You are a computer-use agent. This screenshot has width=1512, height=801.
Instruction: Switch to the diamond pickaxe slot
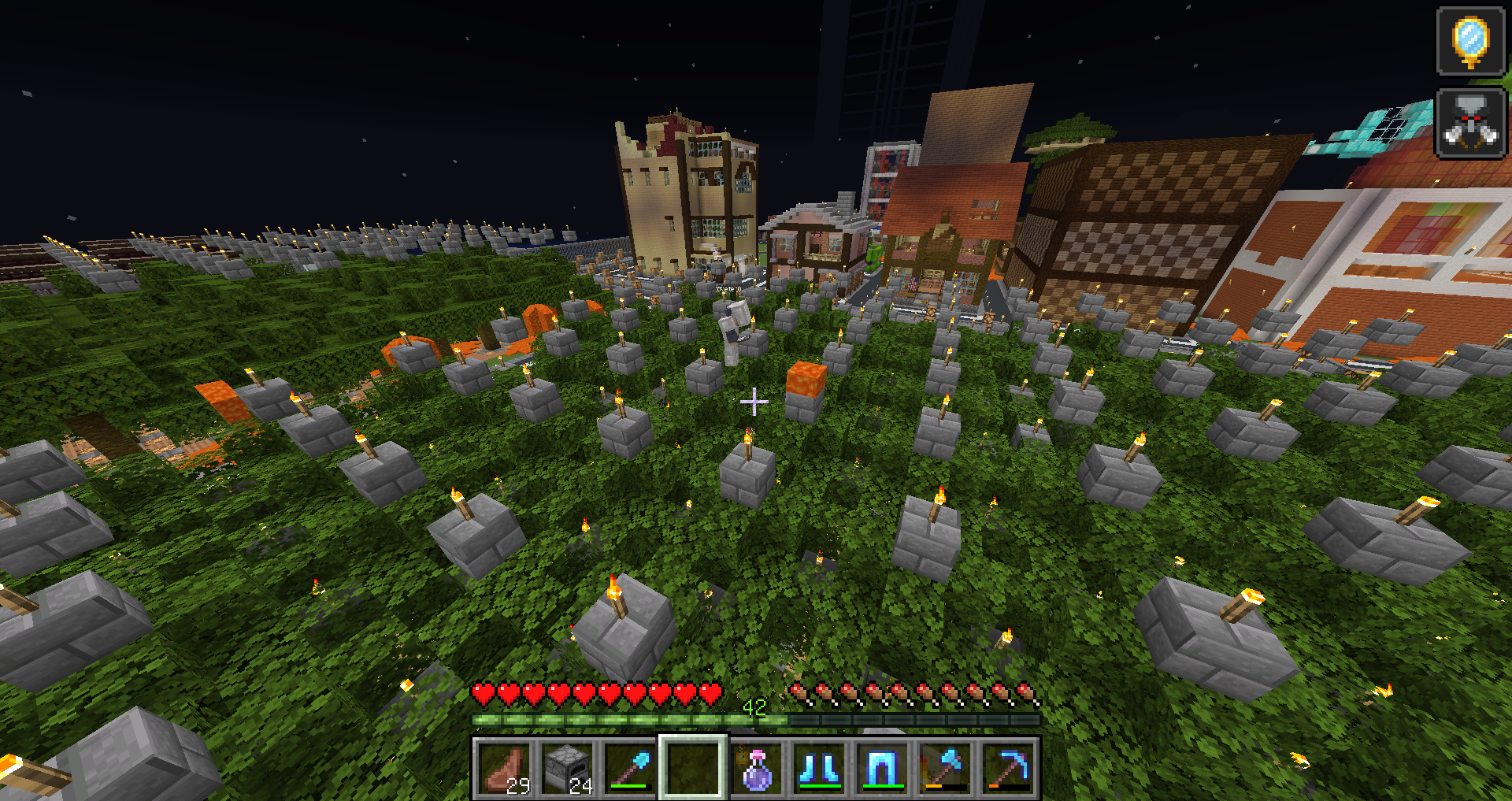click(1008, 768)
